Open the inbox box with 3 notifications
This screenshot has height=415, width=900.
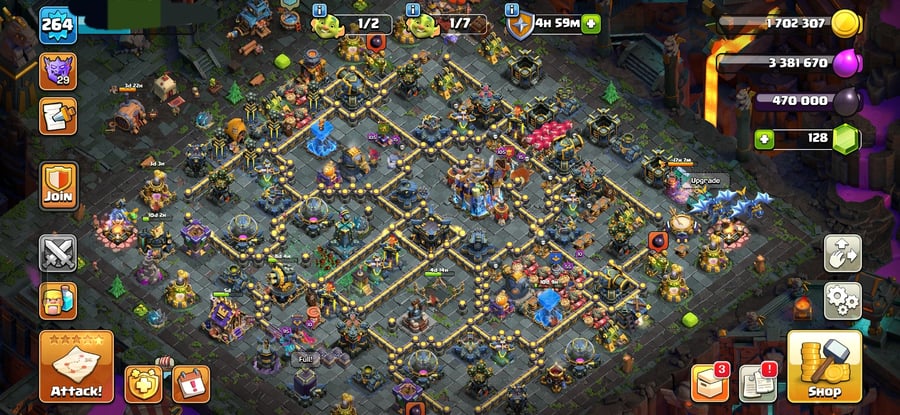pyautogui.click(x=709, y=383)
